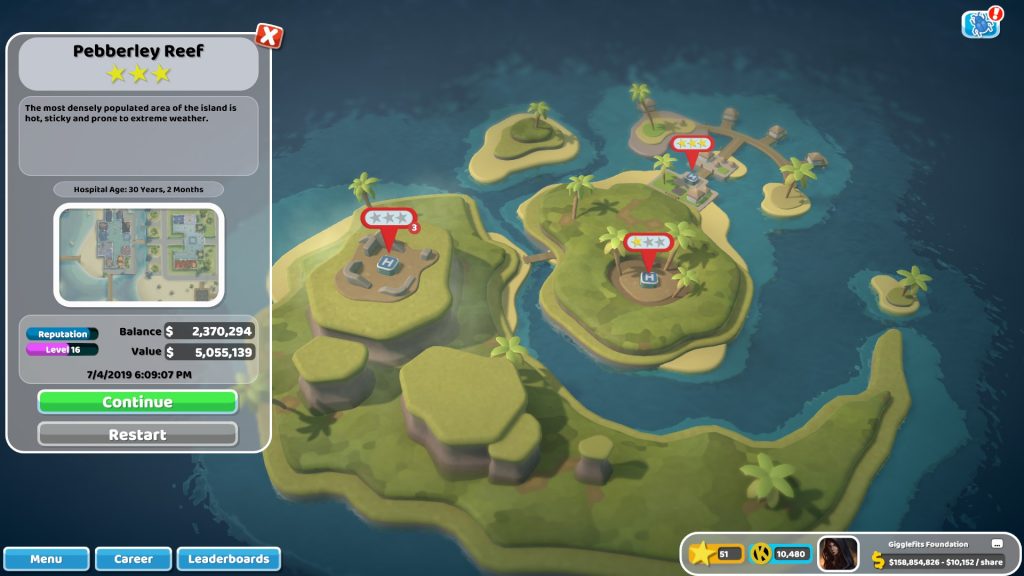This screenshot has height=576, width=1024.
Task: Click the player portrait avatar
Action: [x=837, y=554]
